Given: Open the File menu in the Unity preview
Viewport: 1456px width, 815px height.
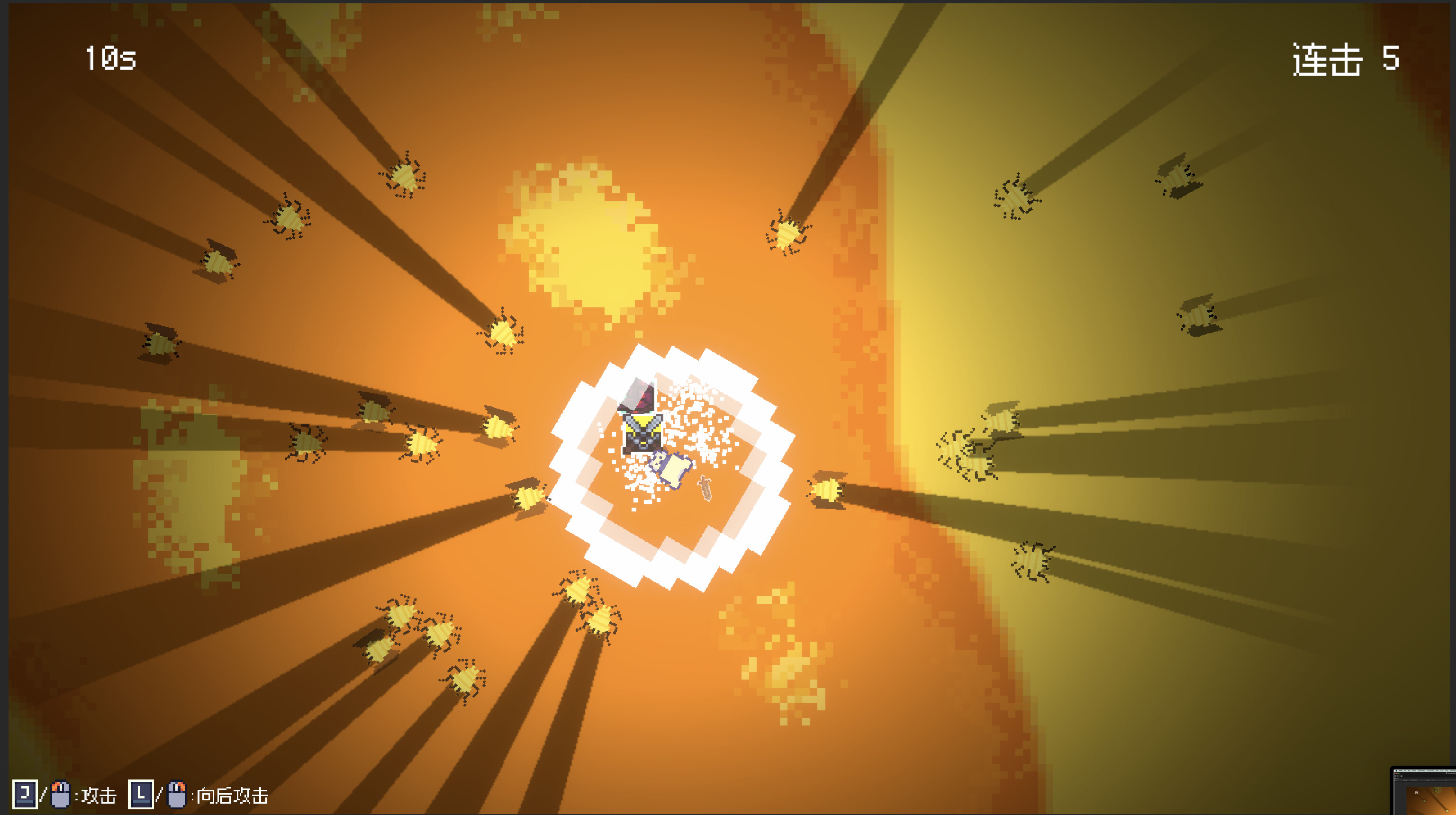Looking at the screenshot, I should click(x=1405, y=771).
